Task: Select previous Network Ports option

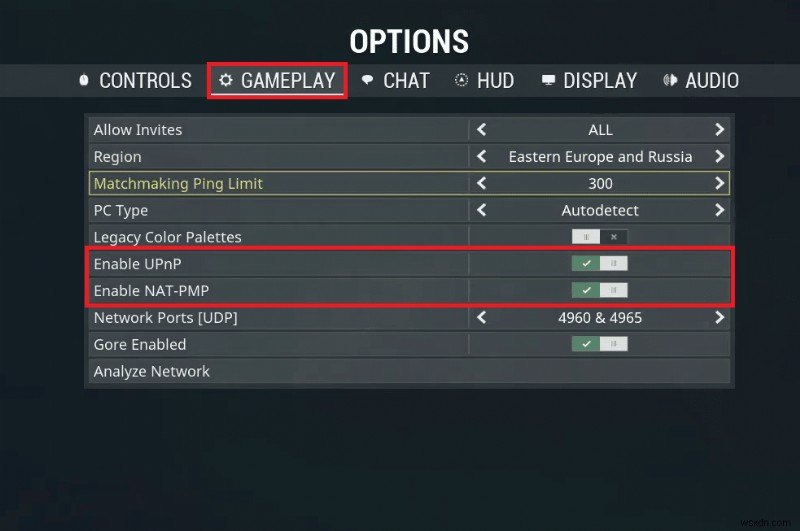Action: (x=482, y=318)
